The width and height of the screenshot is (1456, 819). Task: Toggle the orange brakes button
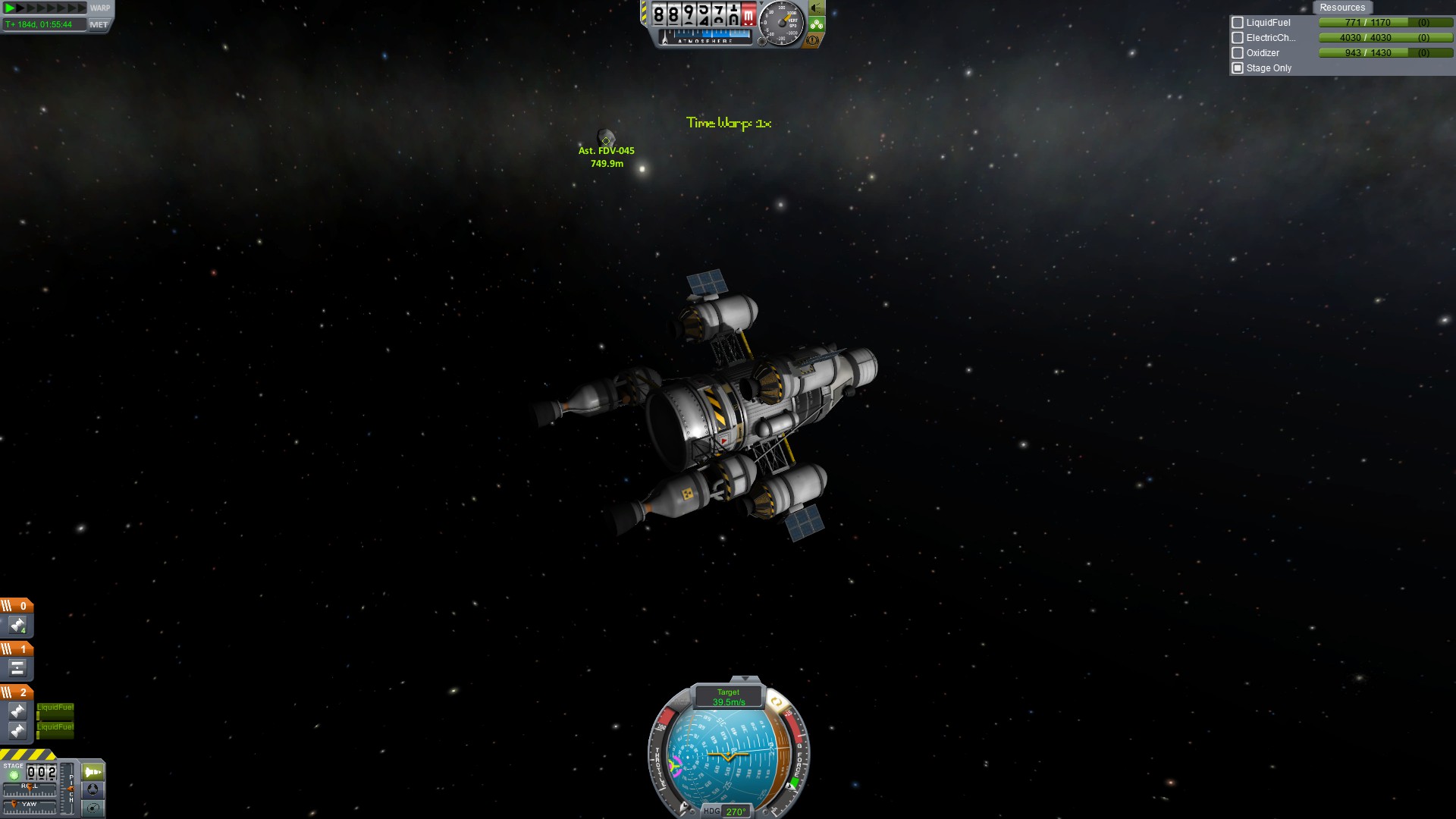click(x=813, y=40)
